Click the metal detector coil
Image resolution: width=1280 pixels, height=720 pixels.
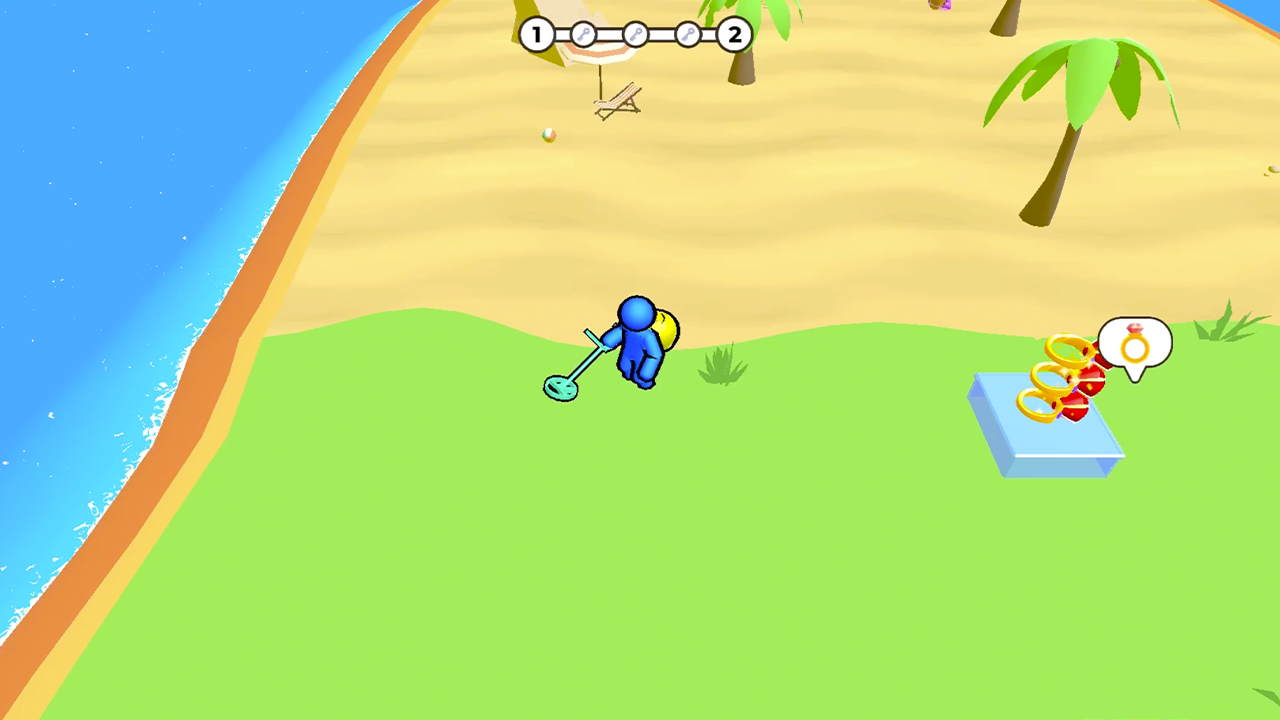click(x=561, y=388)
